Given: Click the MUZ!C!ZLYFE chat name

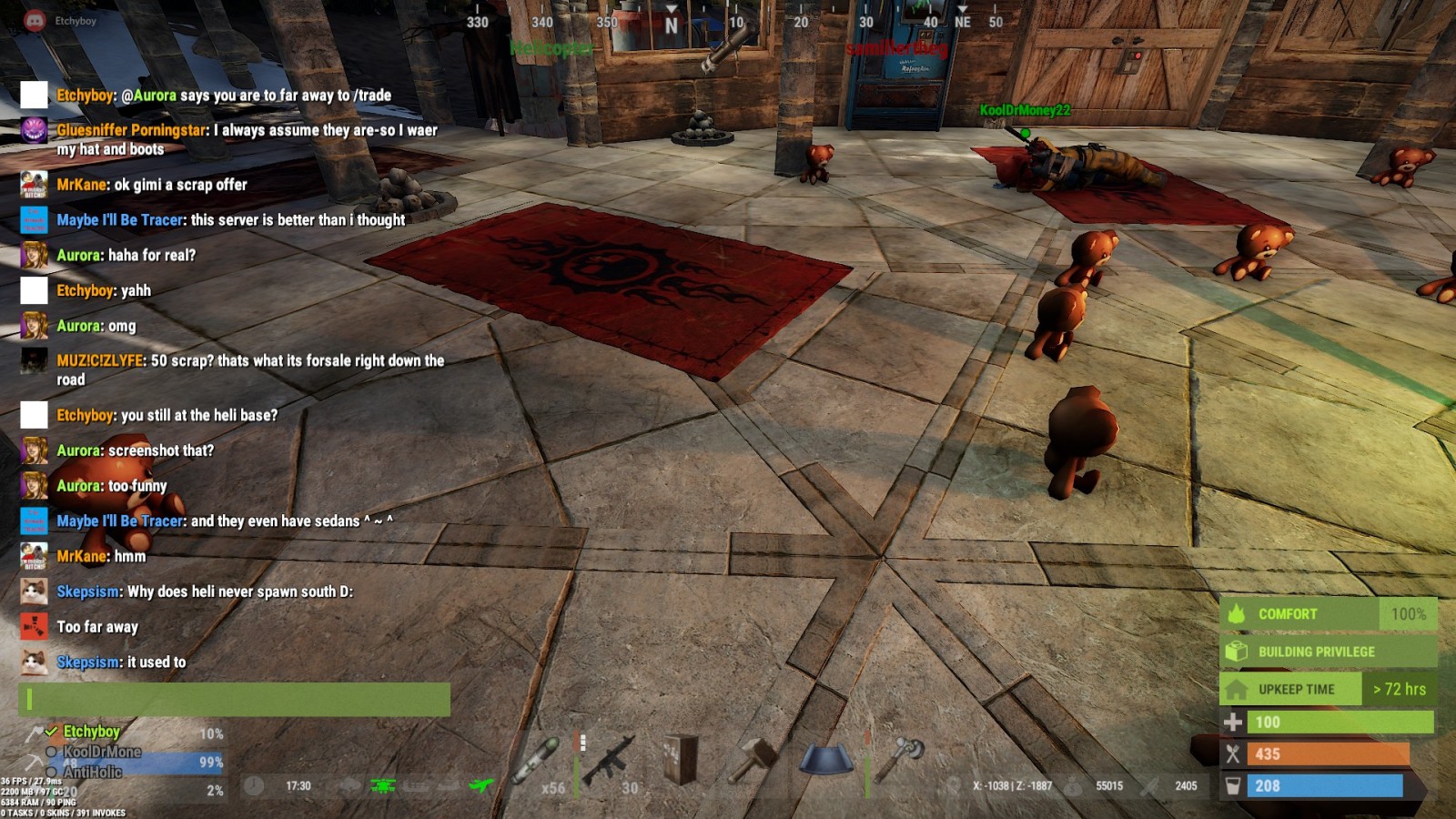Looking at the screenshot, I should tap(100, 360).
